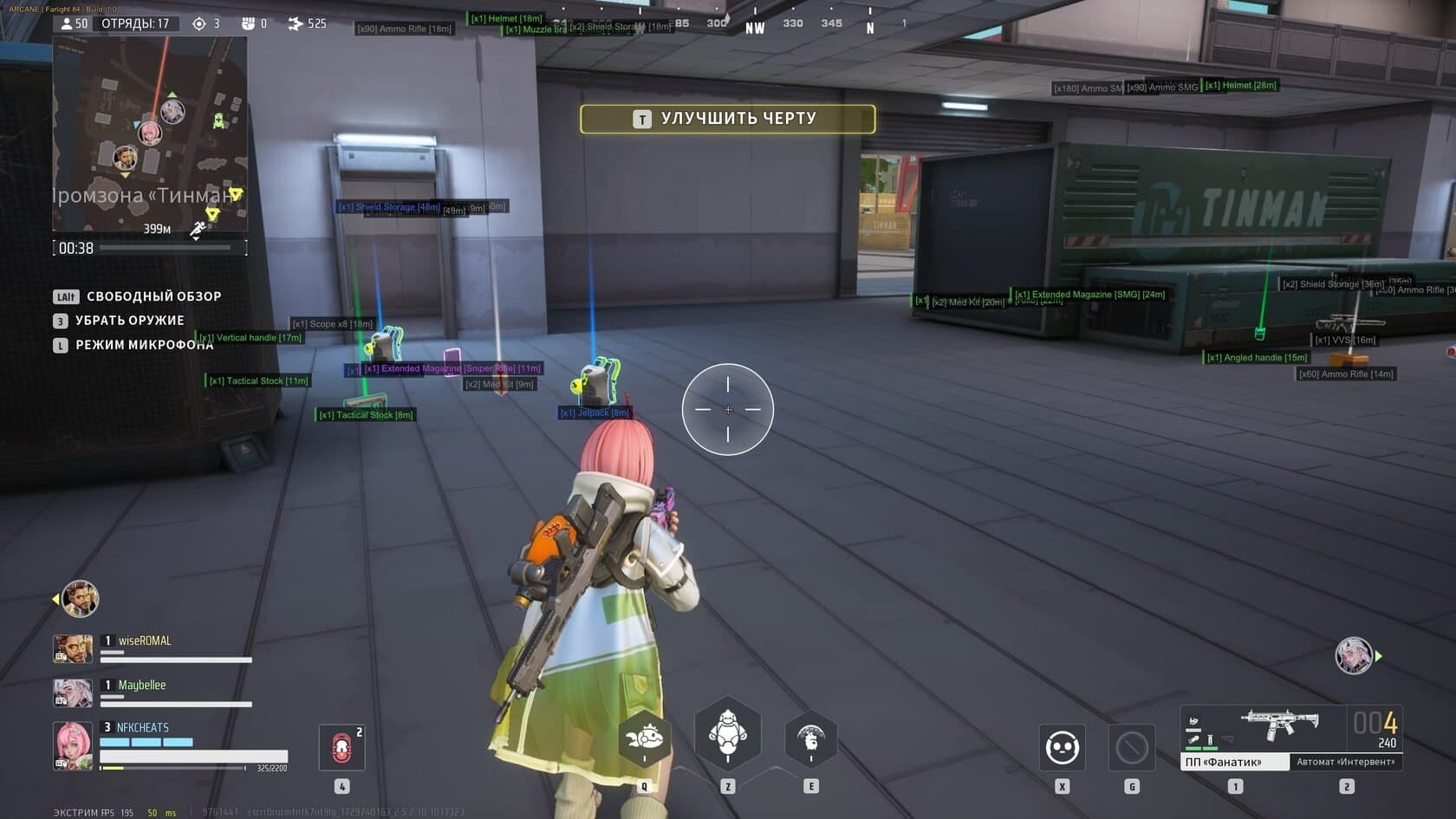The height and width of the screenshot is (819, 1456).
Task: Click the crosshair kills icon showing 3
Action: click(201, 23)
